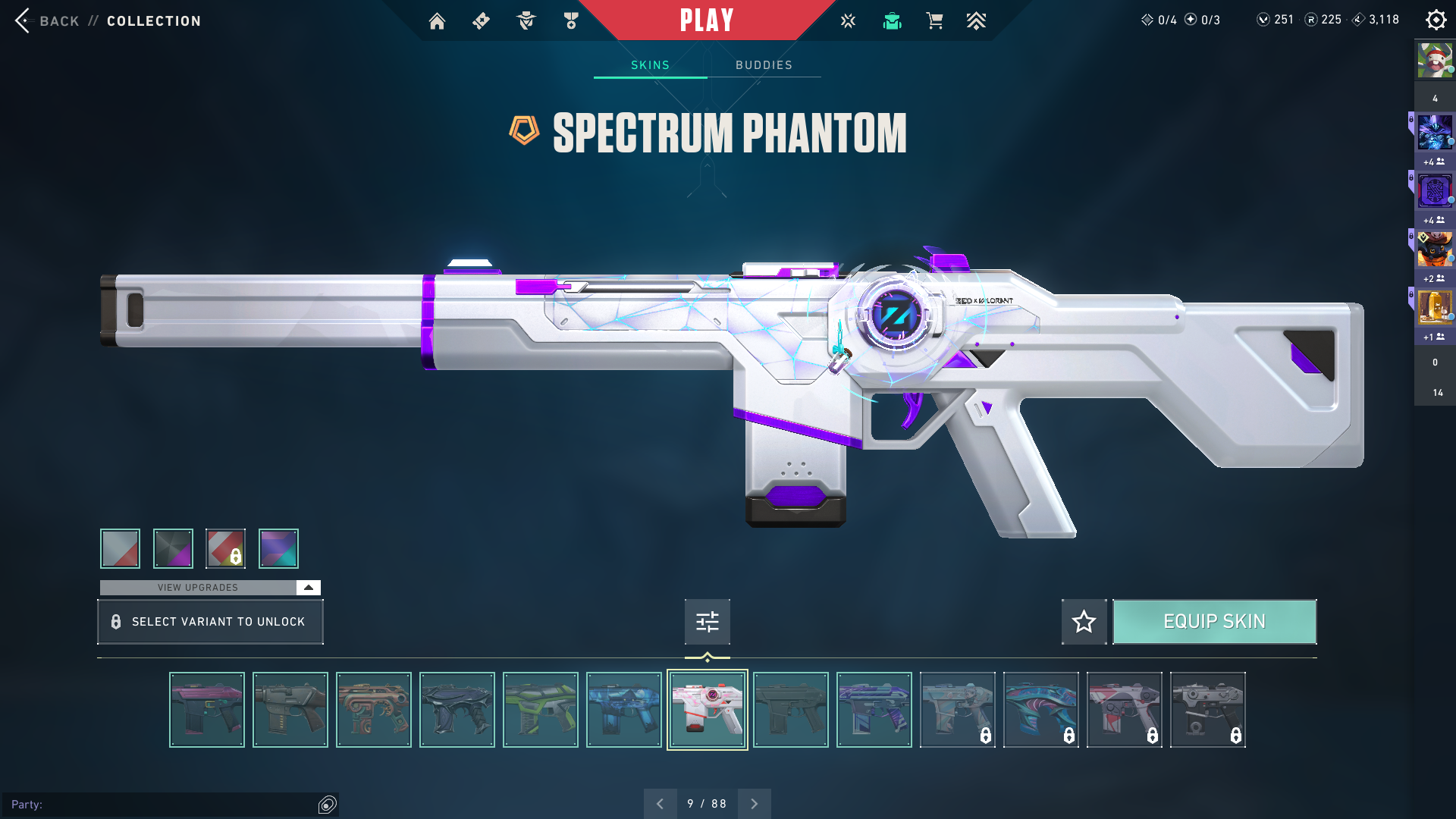Click Select Variant to Unlock button
This screenshot has height=819, width=1456.
click(210, 622)
